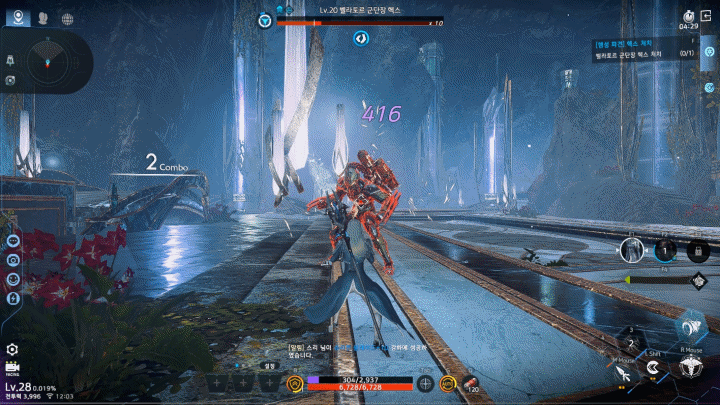
Task: Trigger the crescent dash skill icon
Action: click(653, 369)
